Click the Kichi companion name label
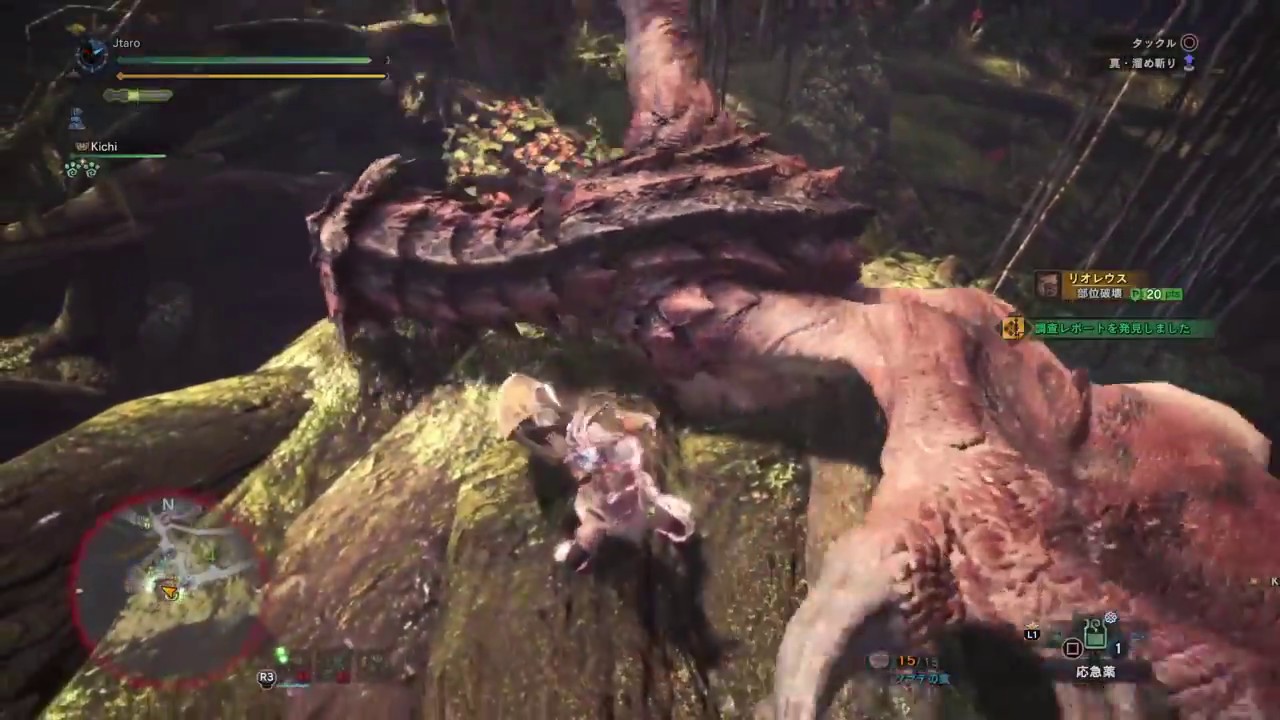Viewport: 1280px width, 720px height. 104,146
